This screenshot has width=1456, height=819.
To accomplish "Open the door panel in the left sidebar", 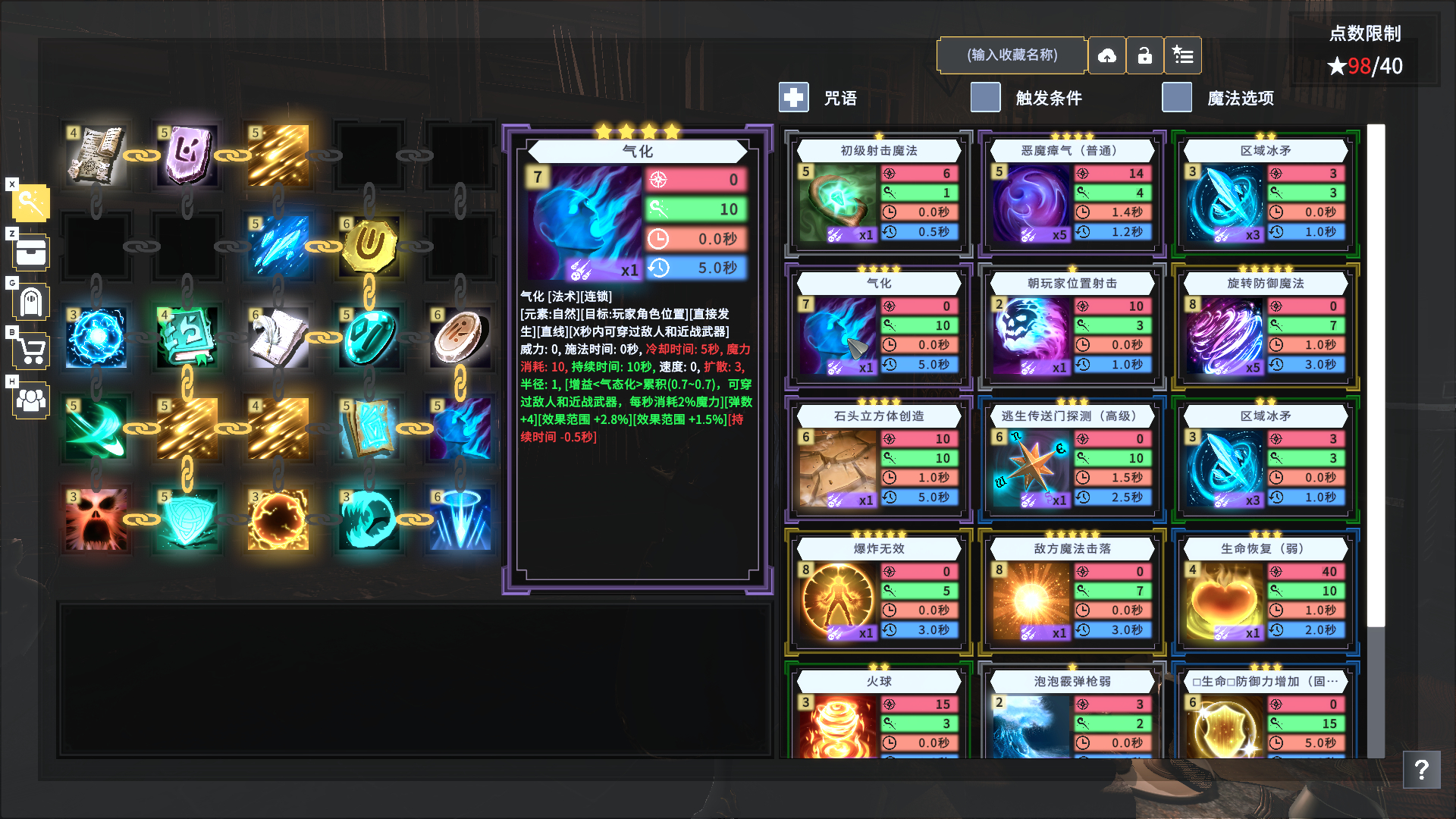I will (x=30, y=302).
